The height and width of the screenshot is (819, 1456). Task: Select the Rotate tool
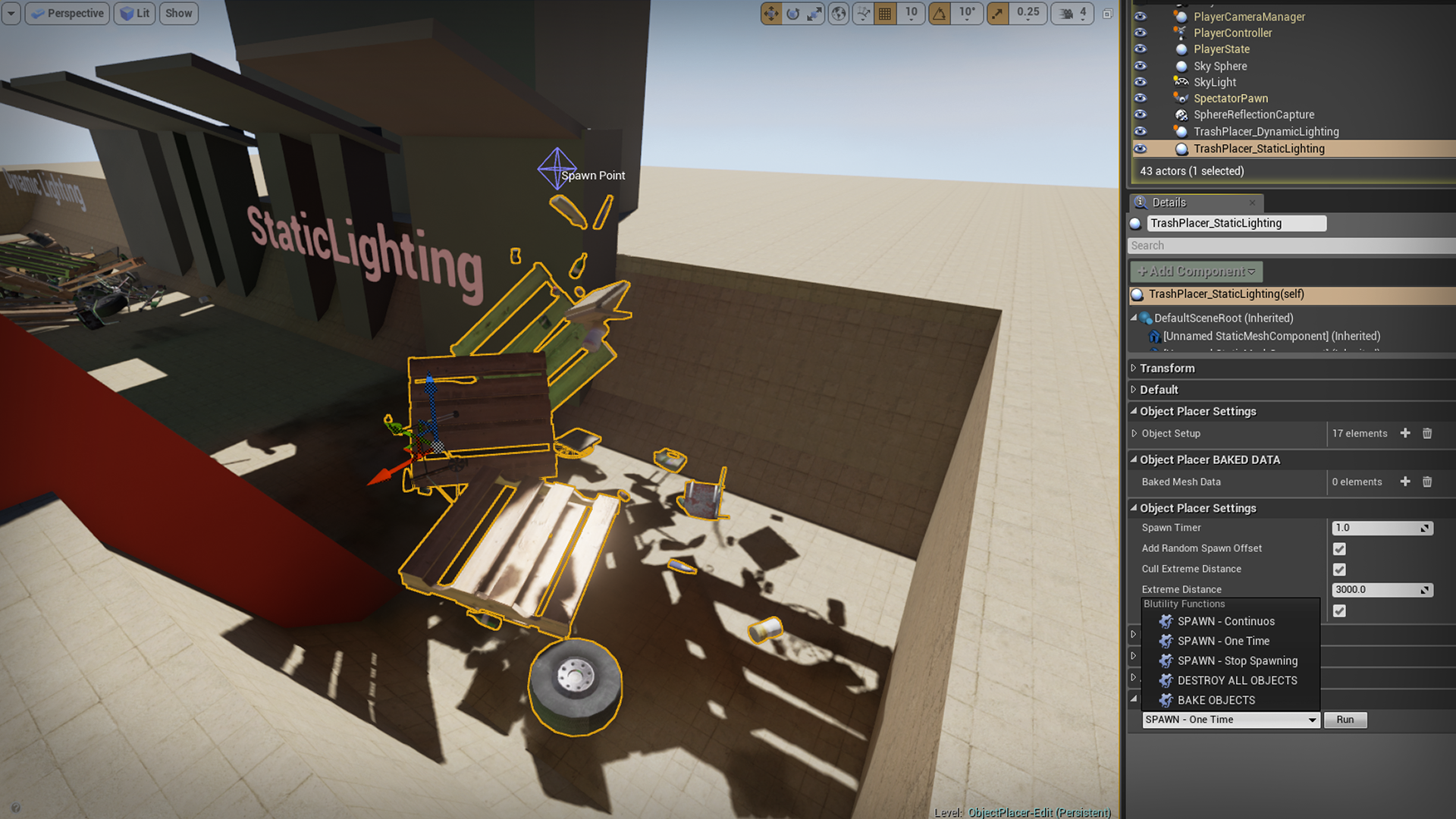tap(792, 13)
